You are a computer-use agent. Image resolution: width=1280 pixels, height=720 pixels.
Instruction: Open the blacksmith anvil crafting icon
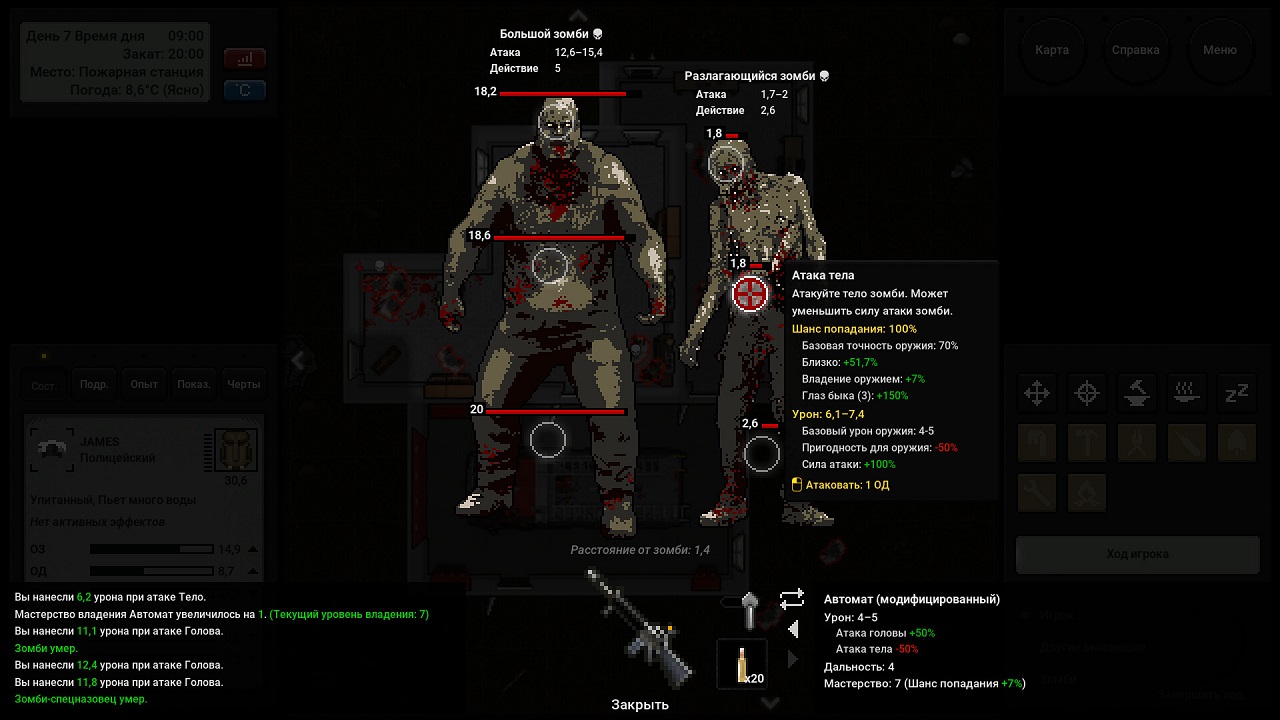(1137, 393)
